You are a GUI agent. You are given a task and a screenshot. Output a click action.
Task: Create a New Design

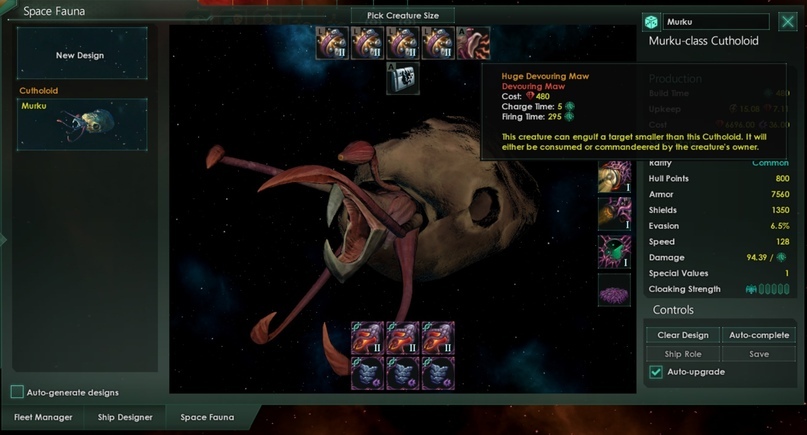81,55
